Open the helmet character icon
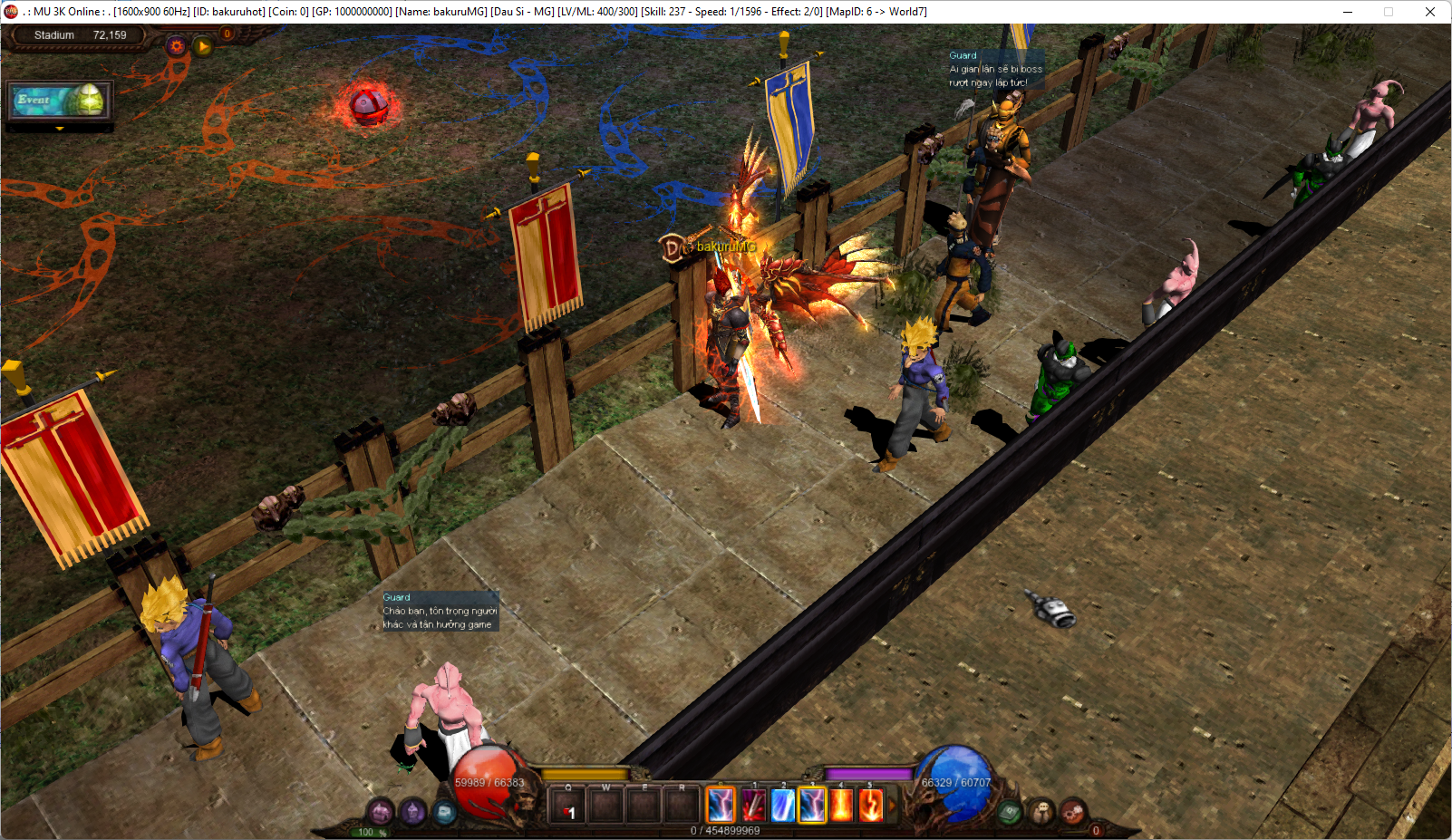1452x840 pixels. 413,811
